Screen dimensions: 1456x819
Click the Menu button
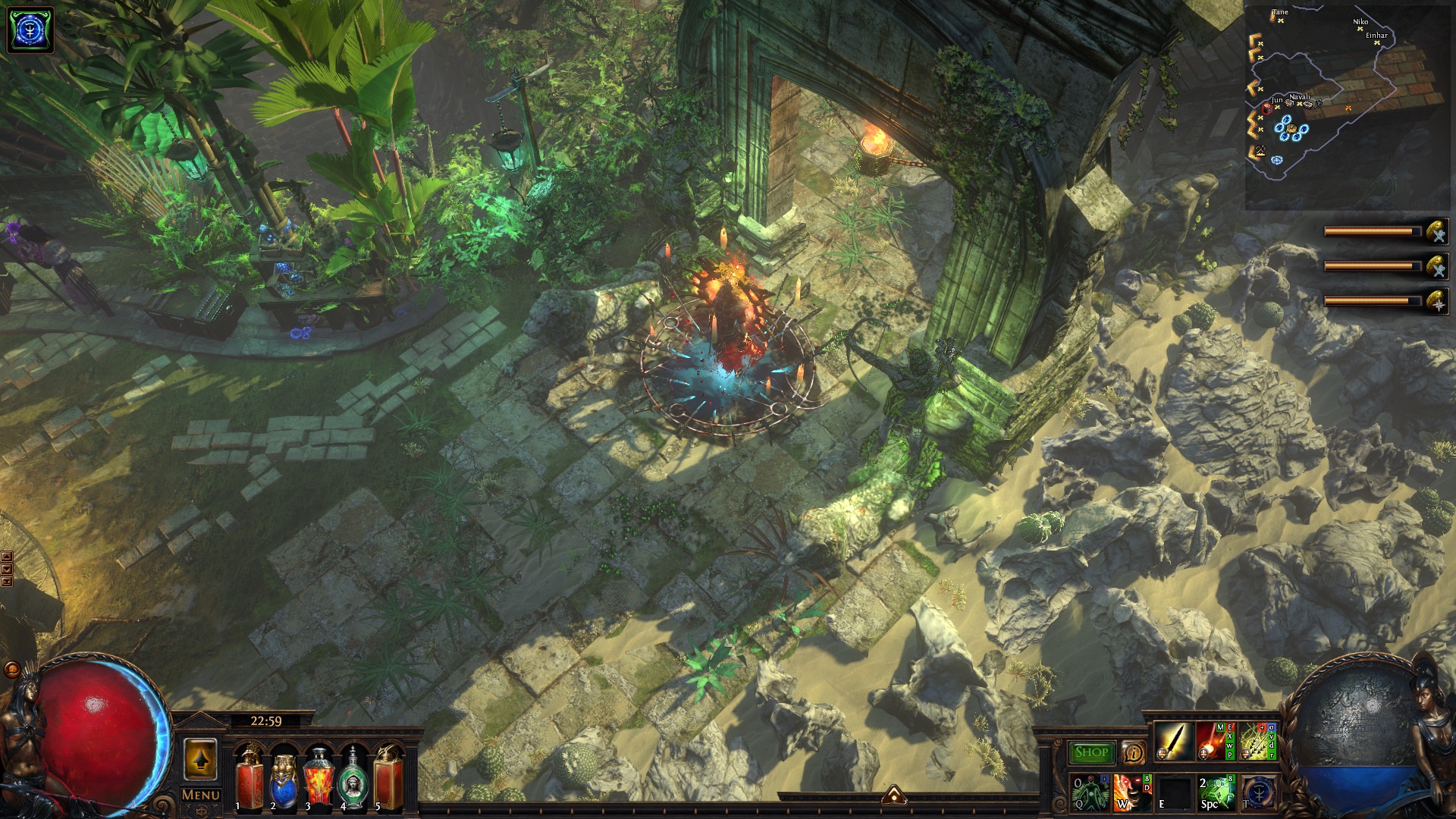click(x=200, y=795)
